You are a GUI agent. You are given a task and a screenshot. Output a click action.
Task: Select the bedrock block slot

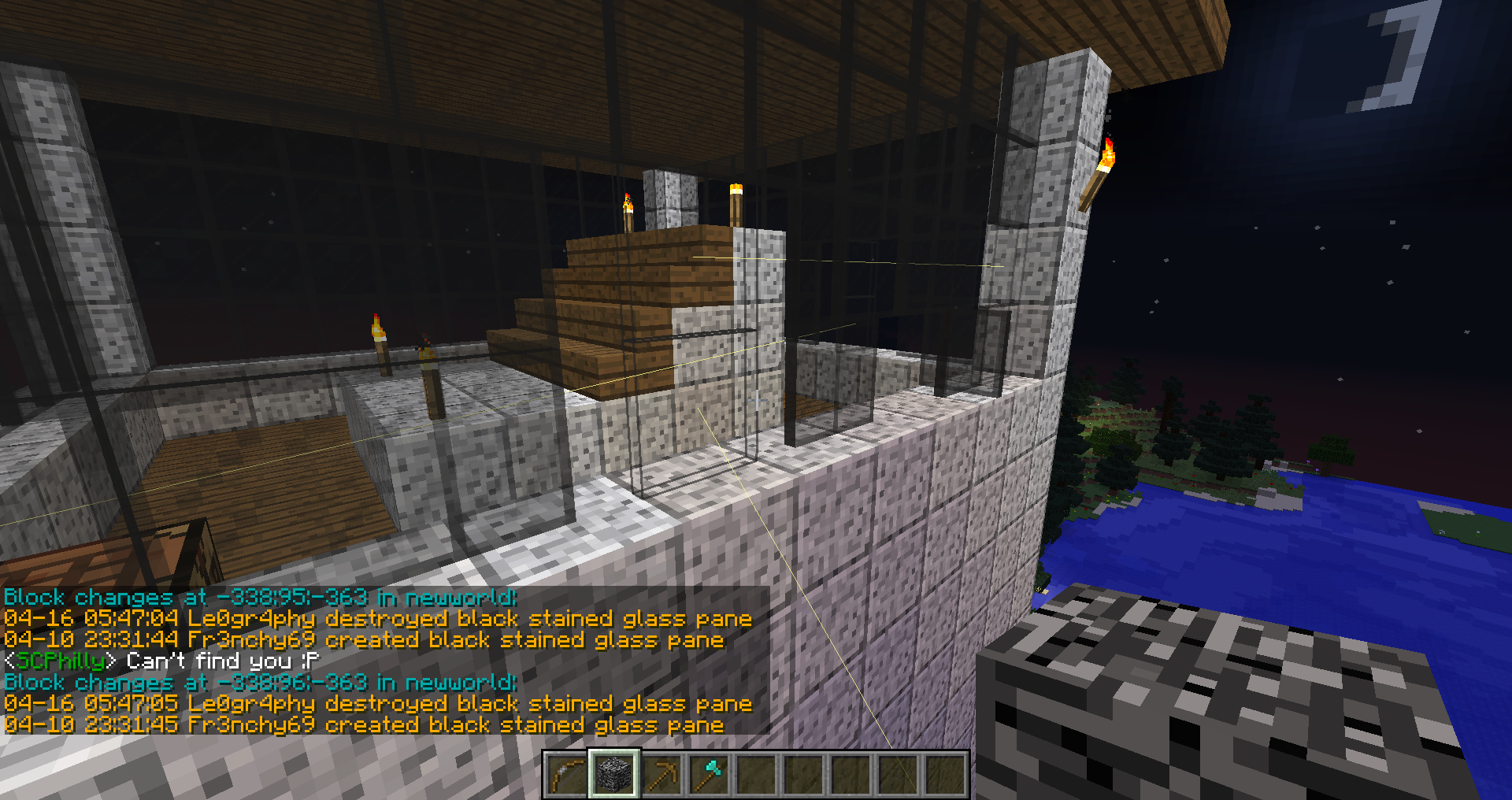tap(614, 775)
